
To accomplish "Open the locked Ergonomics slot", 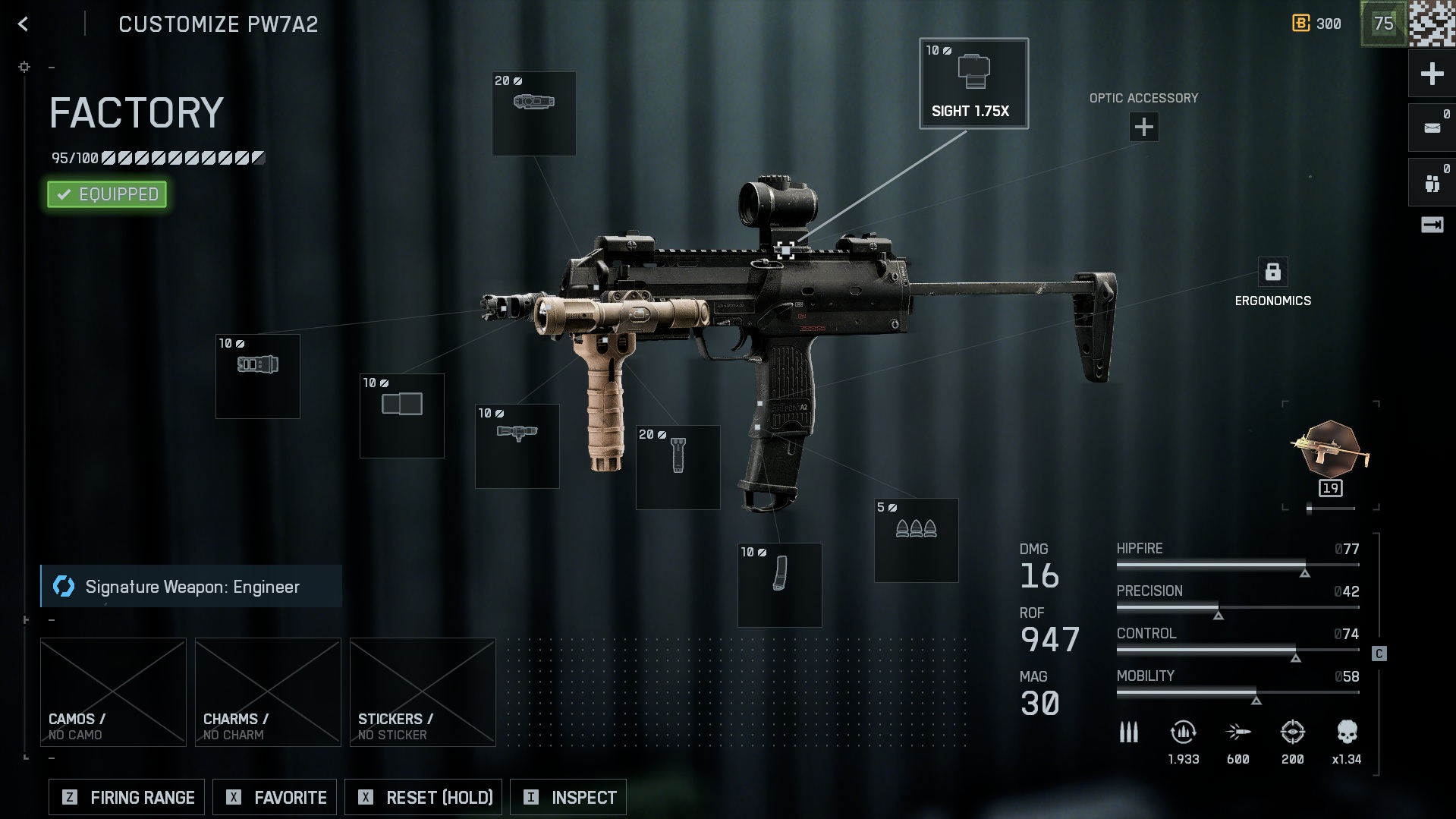I will pyautogui.click(x=1272, y=272).
